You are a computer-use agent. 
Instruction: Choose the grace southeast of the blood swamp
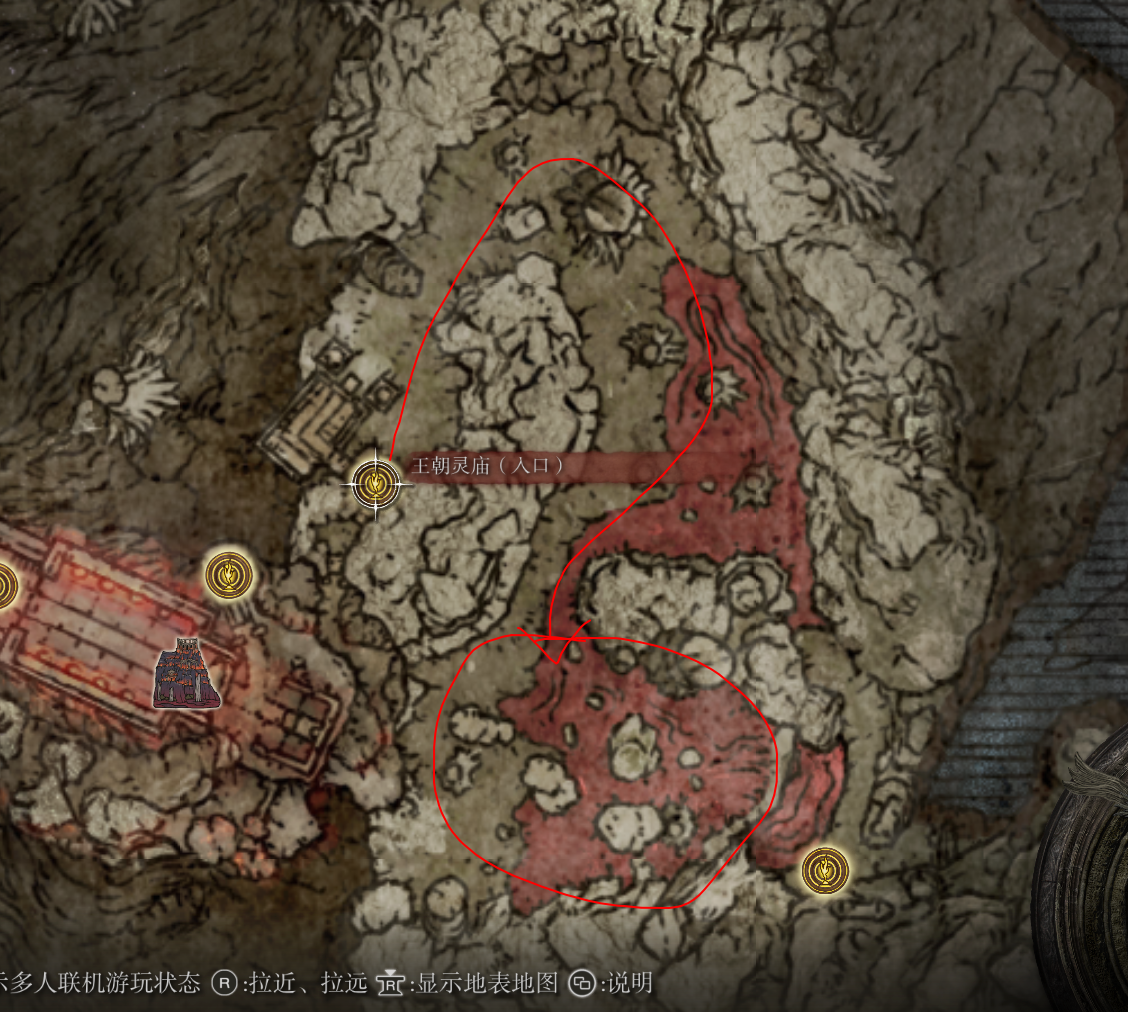point(825,871)
